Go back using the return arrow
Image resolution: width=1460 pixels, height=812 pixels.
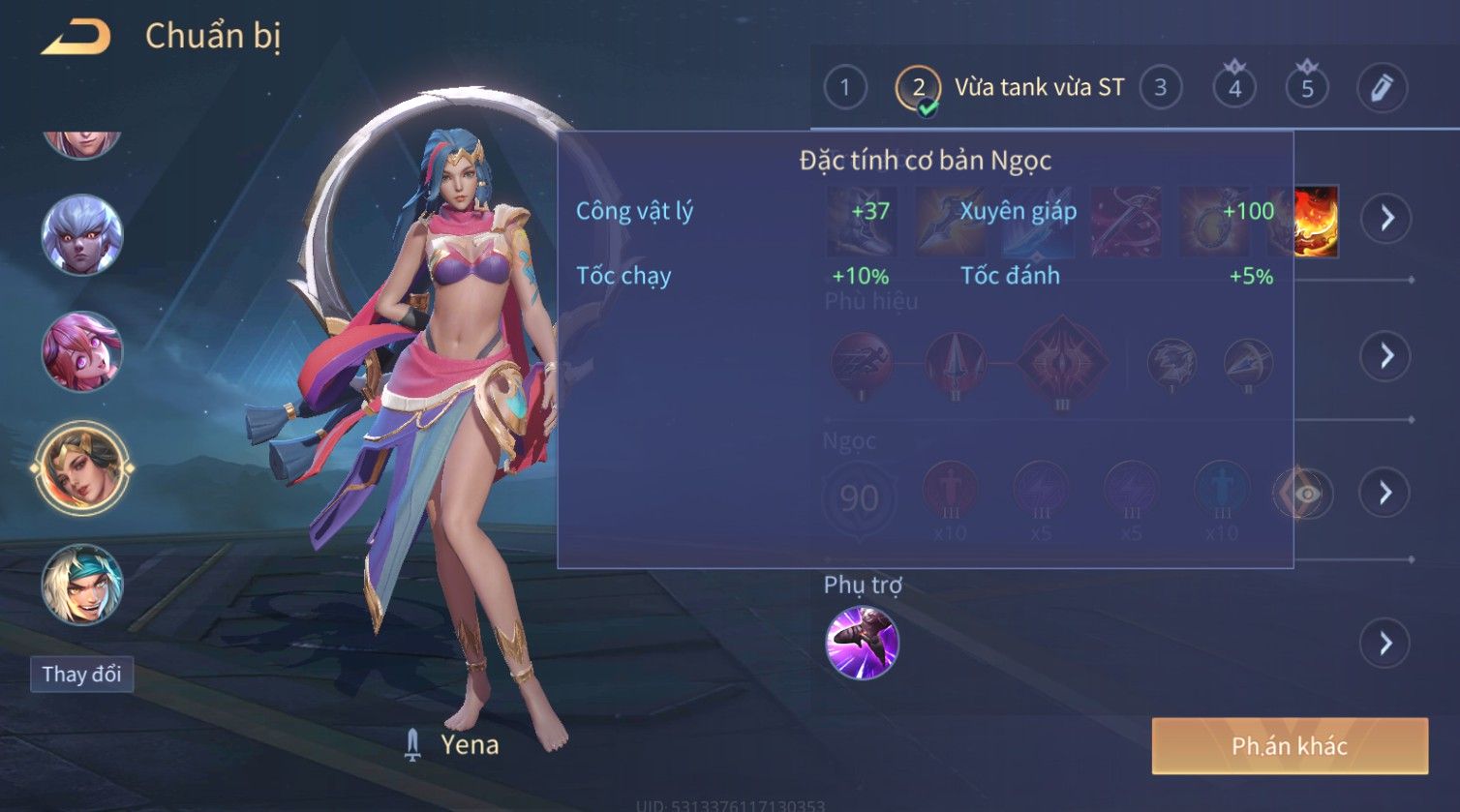pyautogui.click(x=76, y=38)
